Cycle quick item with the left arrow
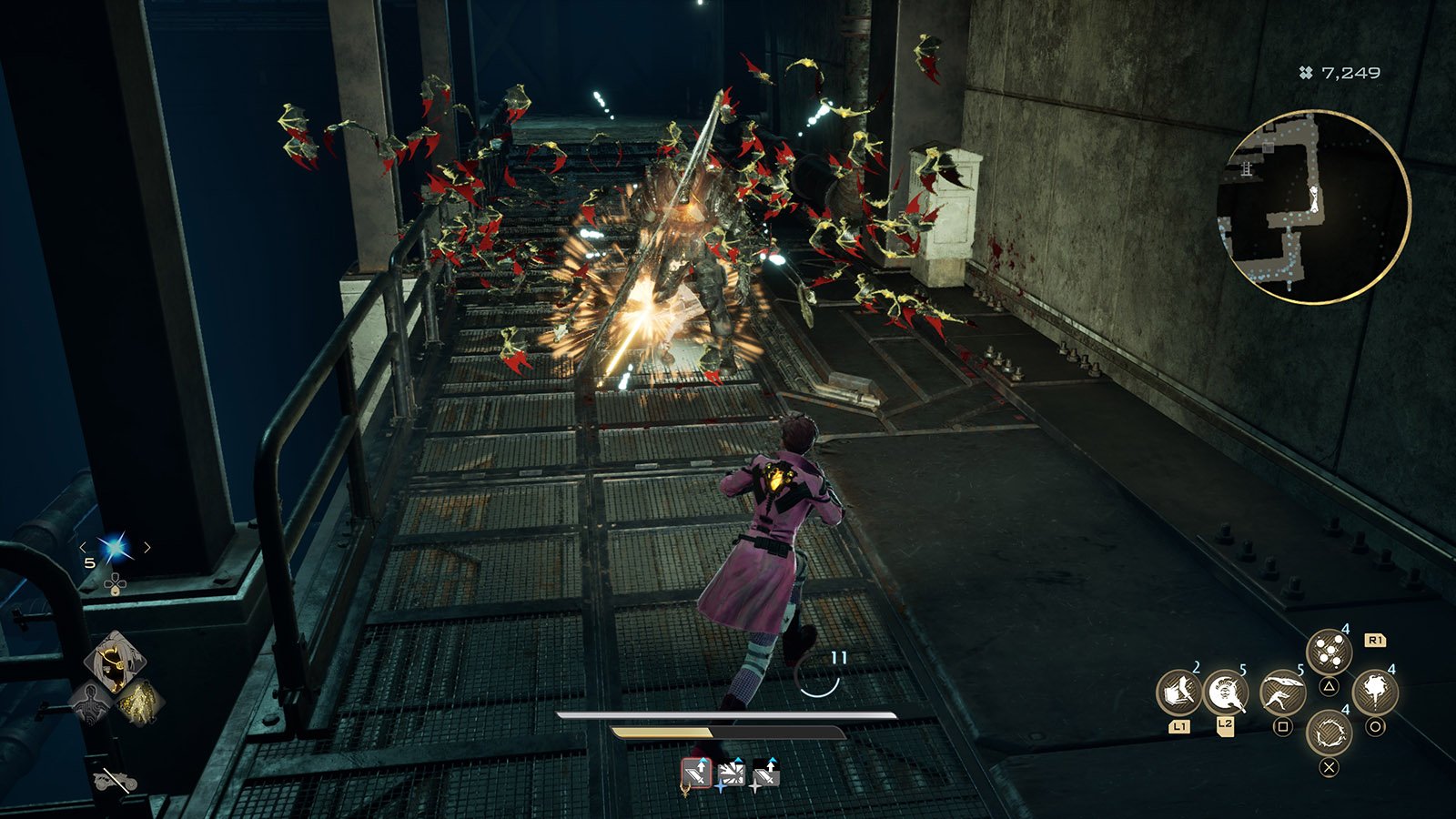 [x=83, y=548]
